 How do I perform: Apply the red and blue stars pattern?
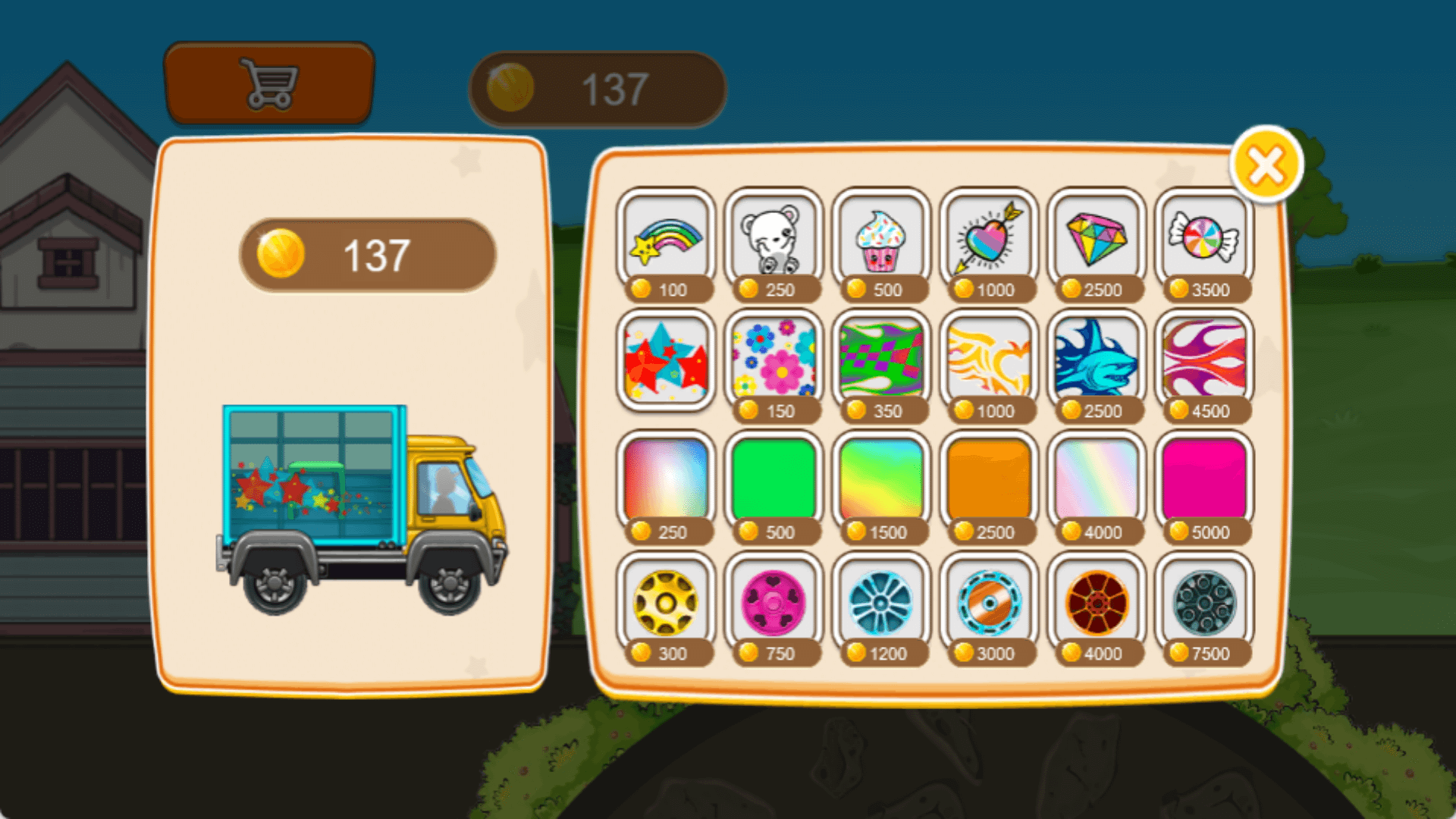pos(666,361)
